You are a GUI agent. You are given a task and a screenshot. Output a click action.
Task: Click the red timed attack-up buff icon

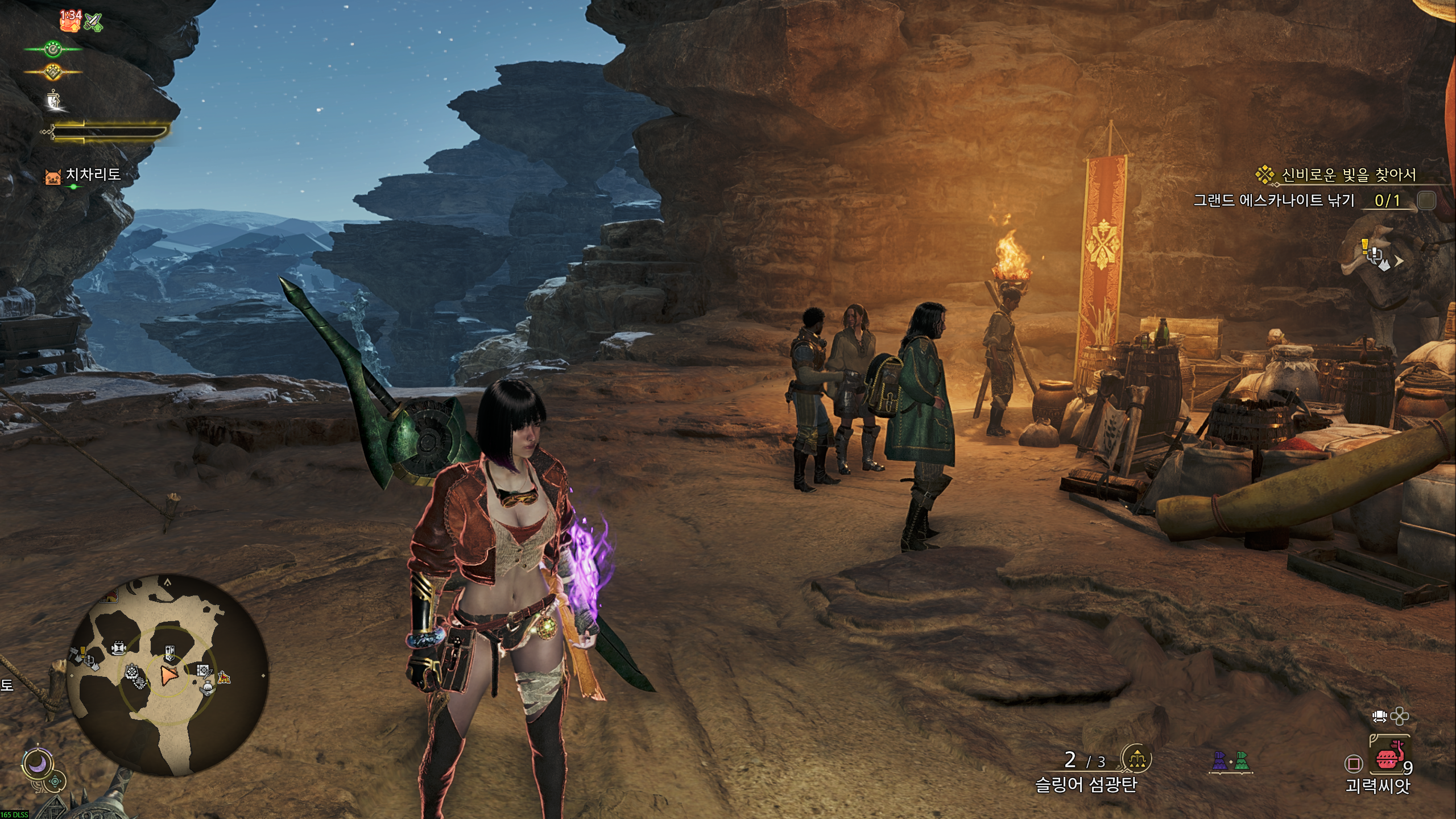(x=70, y=21)
